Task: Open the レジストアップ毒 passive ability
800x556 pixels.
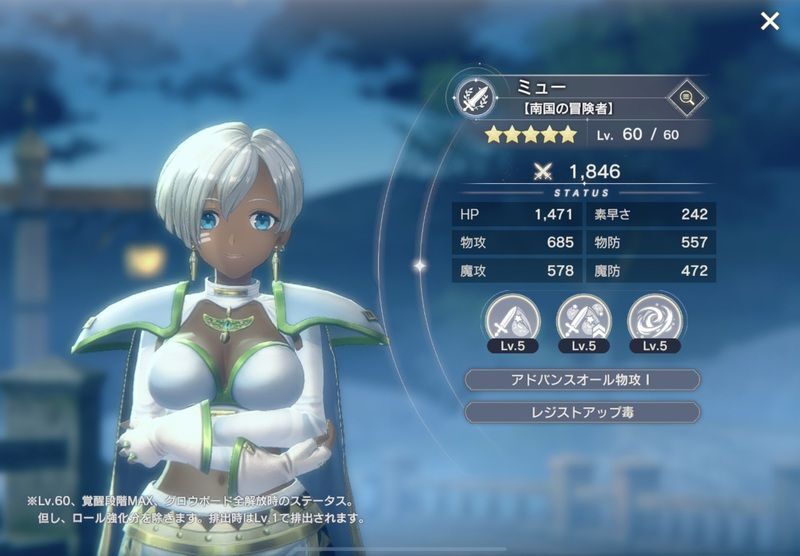Action: point(583,412)
